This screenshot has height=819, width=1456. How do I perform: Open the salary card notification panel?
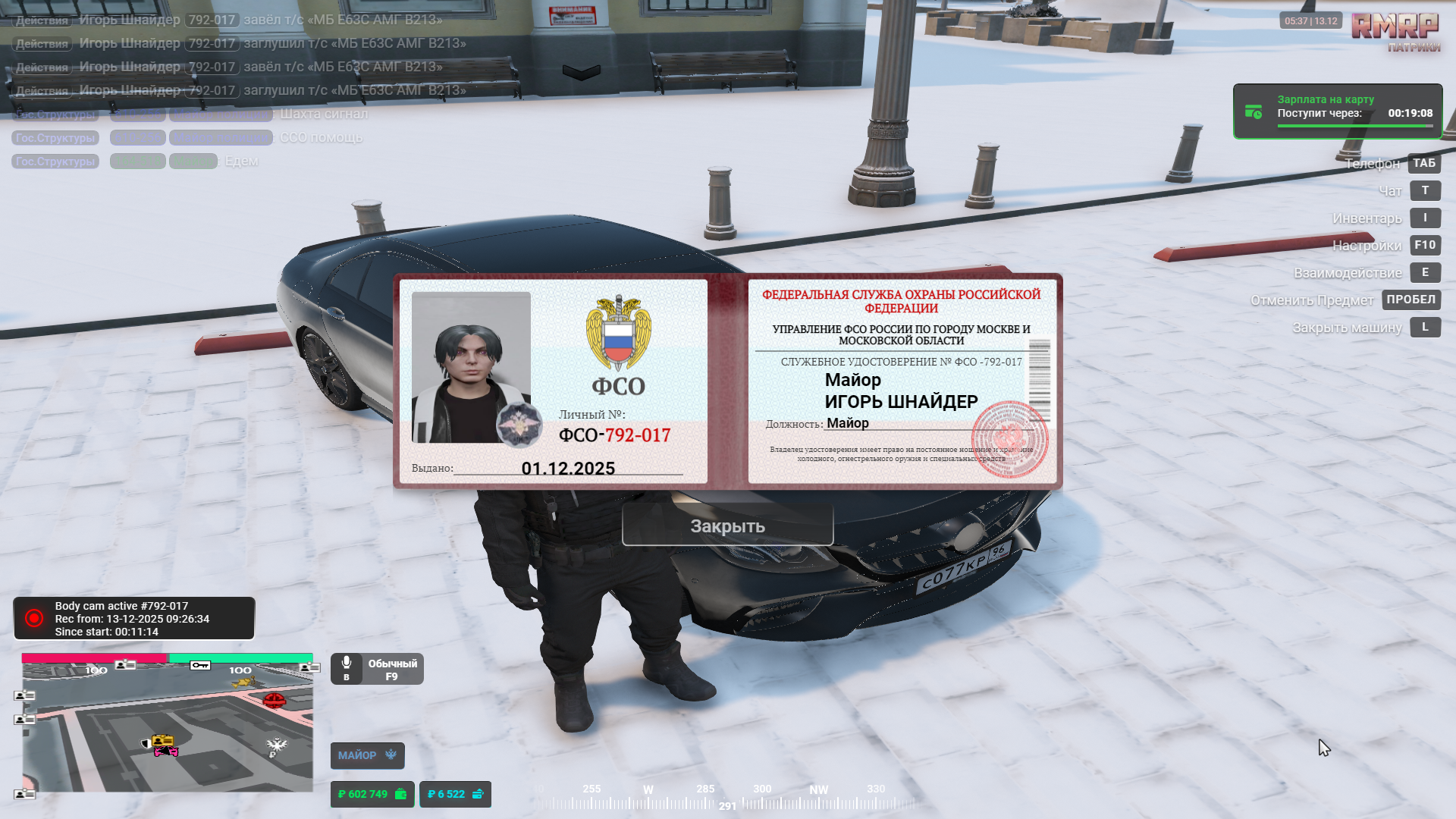1338,111
